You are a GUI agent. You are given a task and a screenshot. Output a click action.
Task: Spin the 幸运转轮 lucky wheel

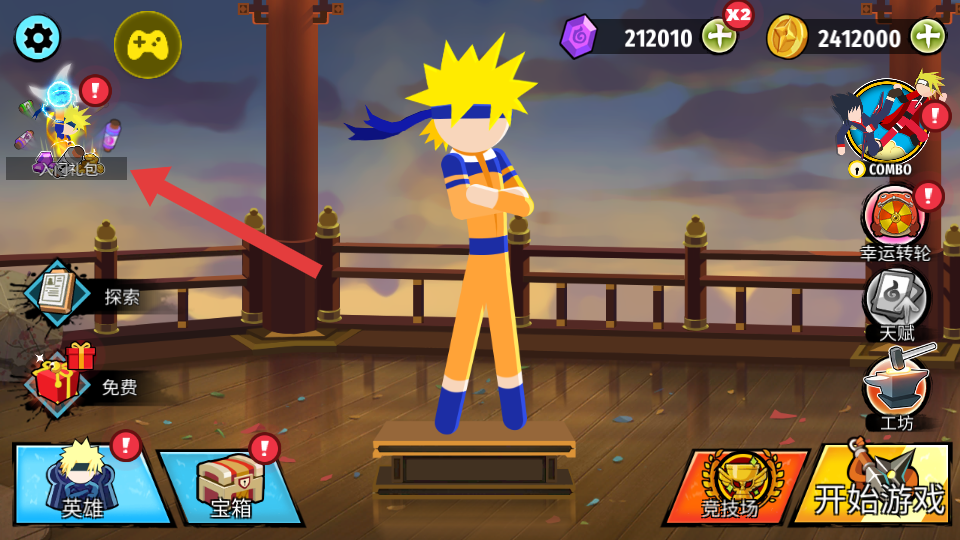[x=895, y=217]
